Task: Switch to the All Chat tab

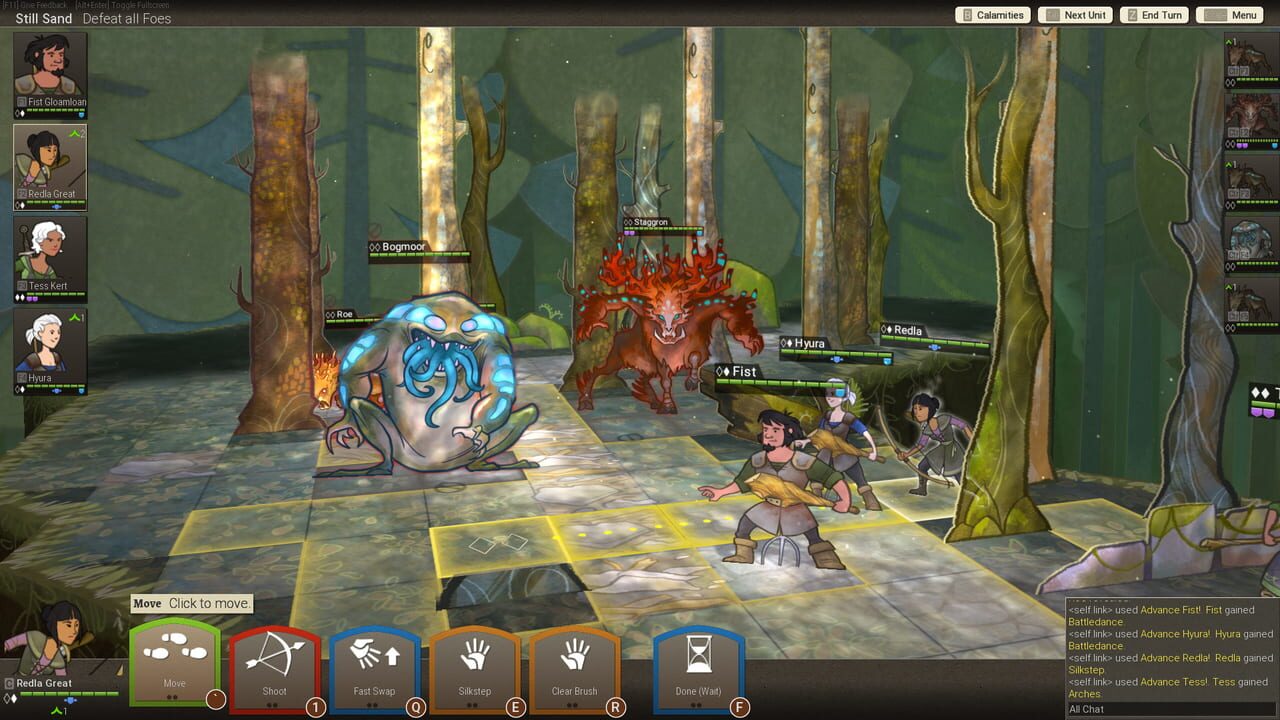Action: click(x=1085, y=707)
